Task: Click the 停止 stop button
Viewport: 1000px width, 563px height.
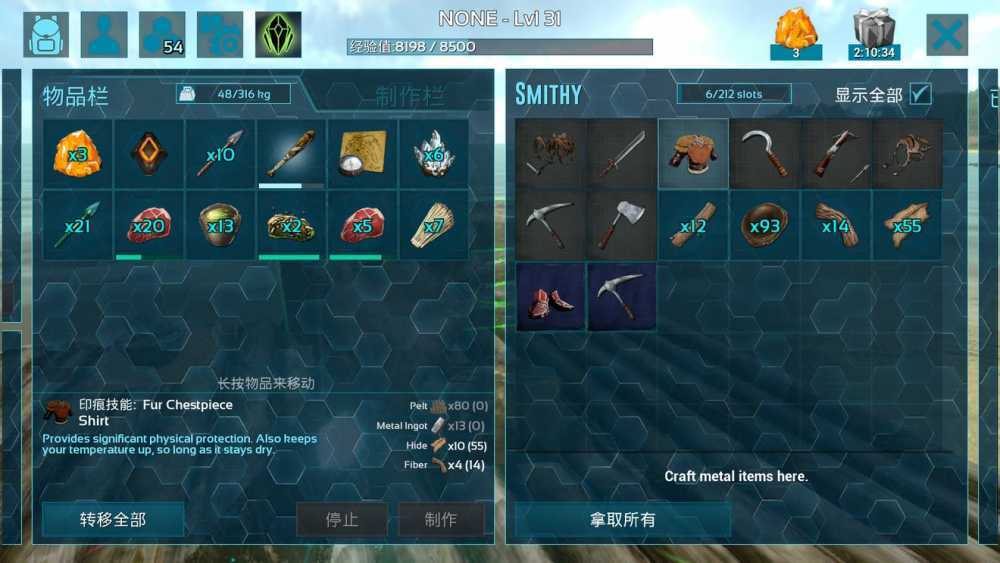Action: tap(342, 520)
